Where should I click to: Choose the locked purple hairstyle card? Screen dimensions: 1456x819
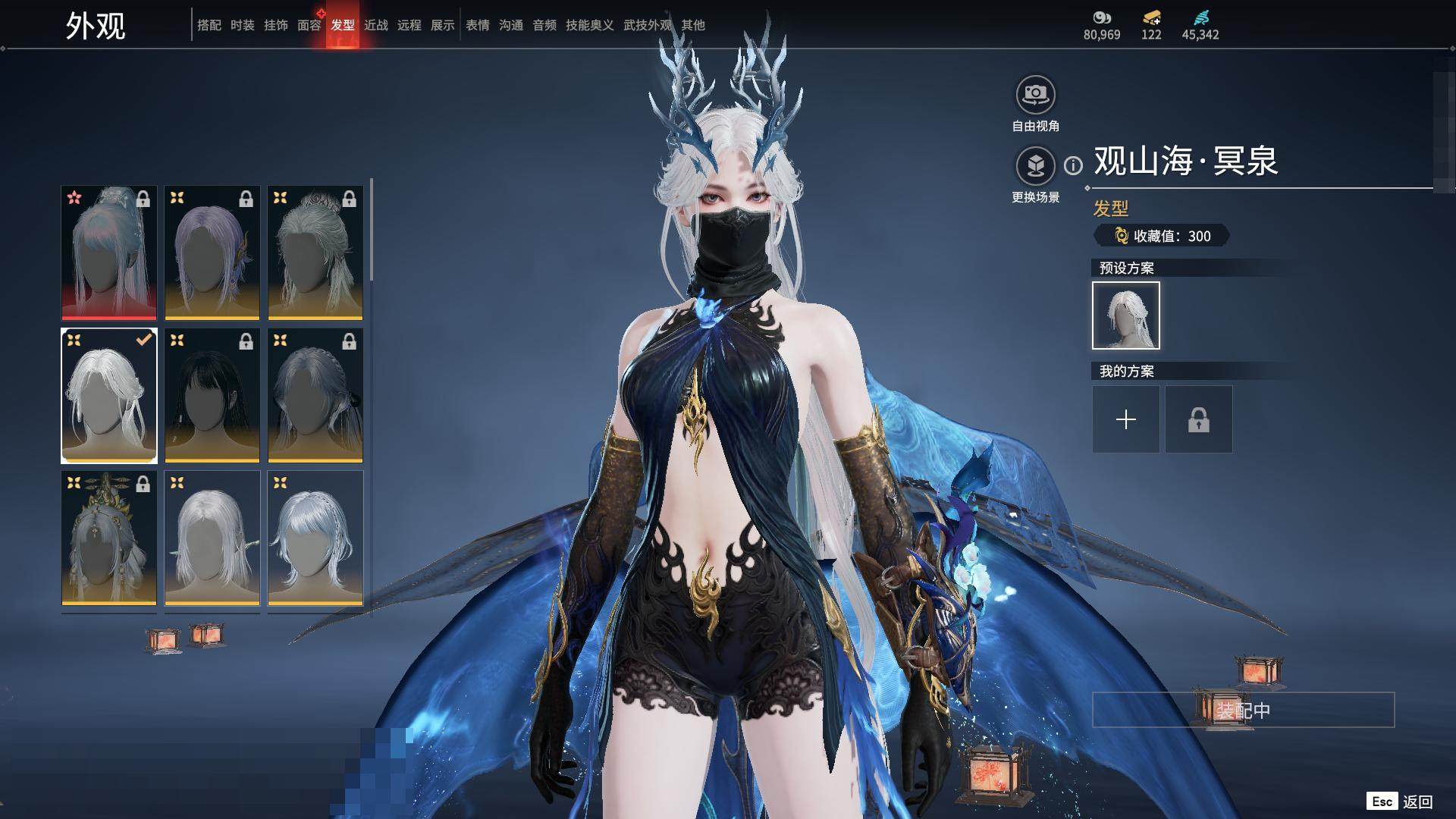click(212, 253)
